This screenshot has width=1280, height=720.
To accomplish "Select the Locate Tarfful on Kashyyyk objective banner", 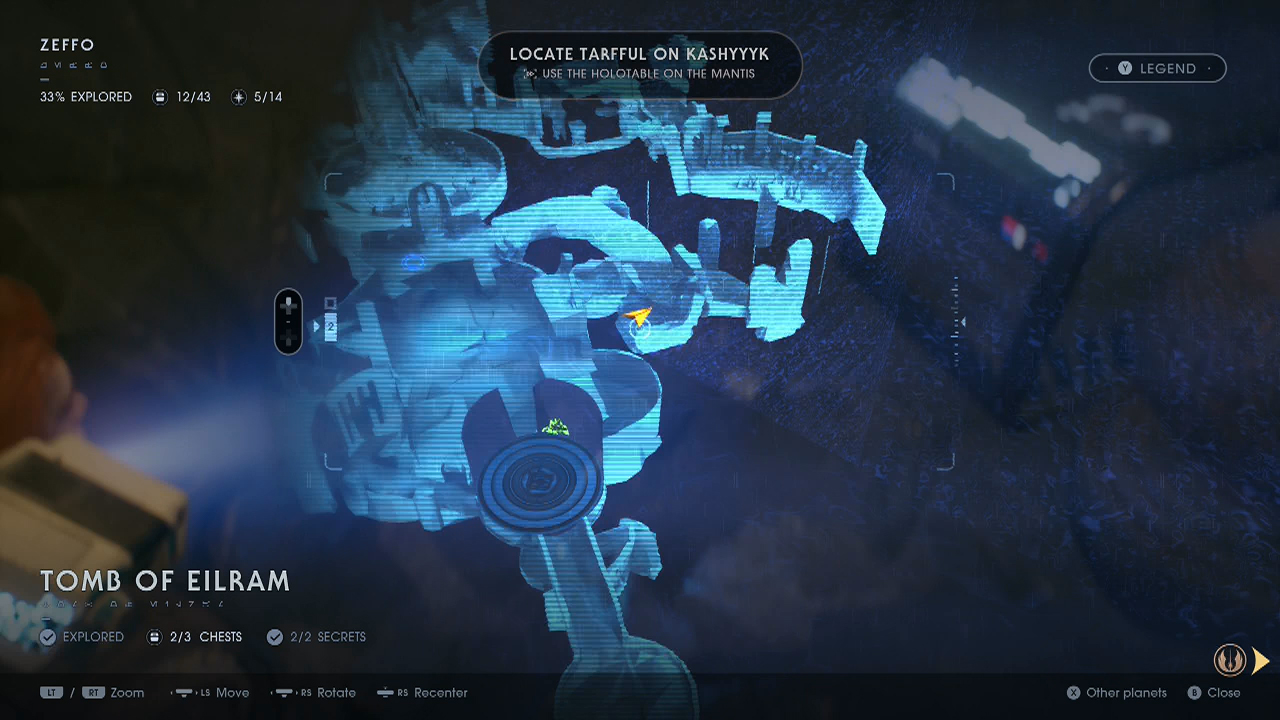I will (639, 63).
